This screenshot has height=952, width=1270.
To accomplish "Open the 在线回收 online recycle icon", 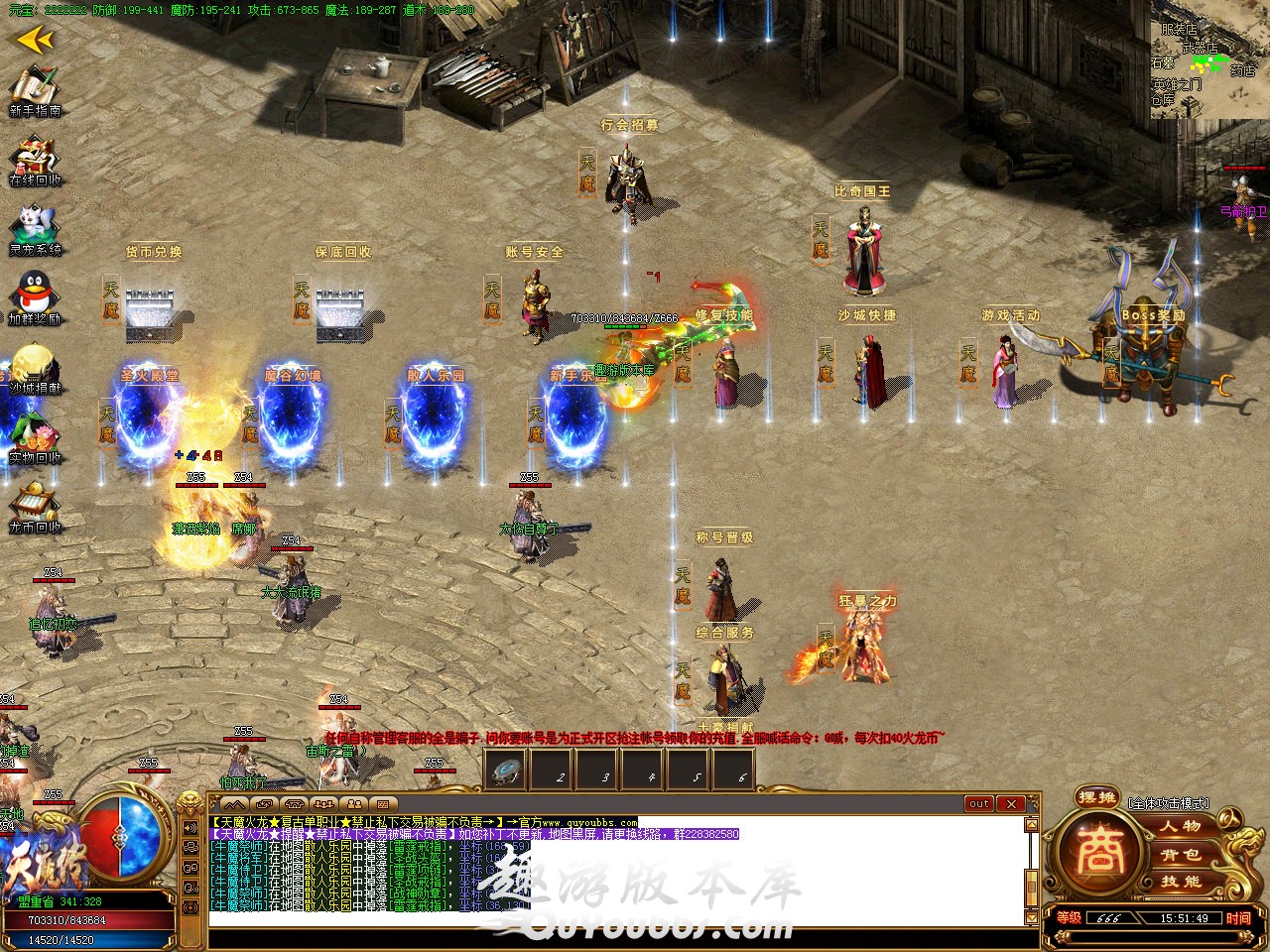I will tap(35, 159).
